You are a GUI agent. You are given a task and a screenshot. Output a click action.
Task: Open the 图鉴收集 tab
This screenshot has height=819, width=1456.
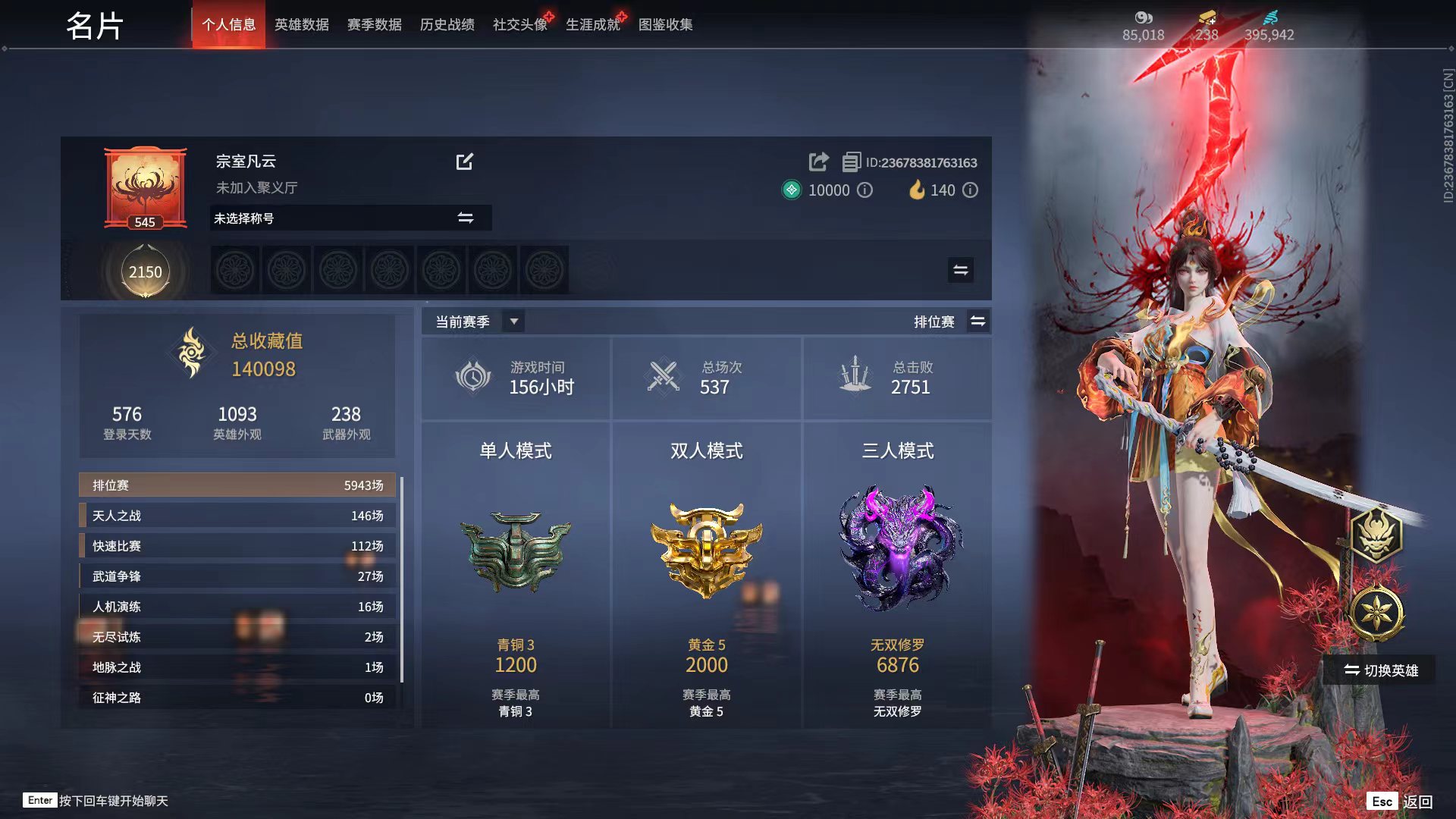pyautogui.click(x=665, y=24)
